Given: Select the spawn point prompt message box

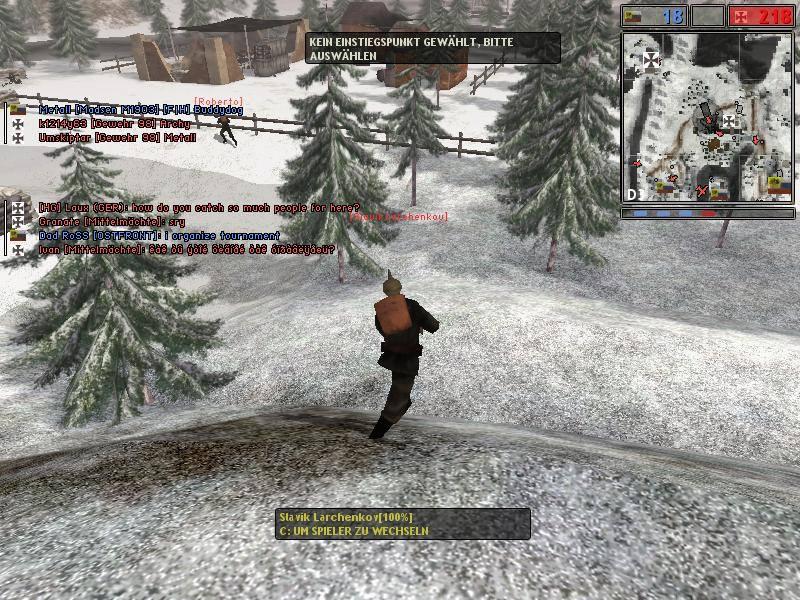Looking at the screenshot, I should [x=433, y=48].
